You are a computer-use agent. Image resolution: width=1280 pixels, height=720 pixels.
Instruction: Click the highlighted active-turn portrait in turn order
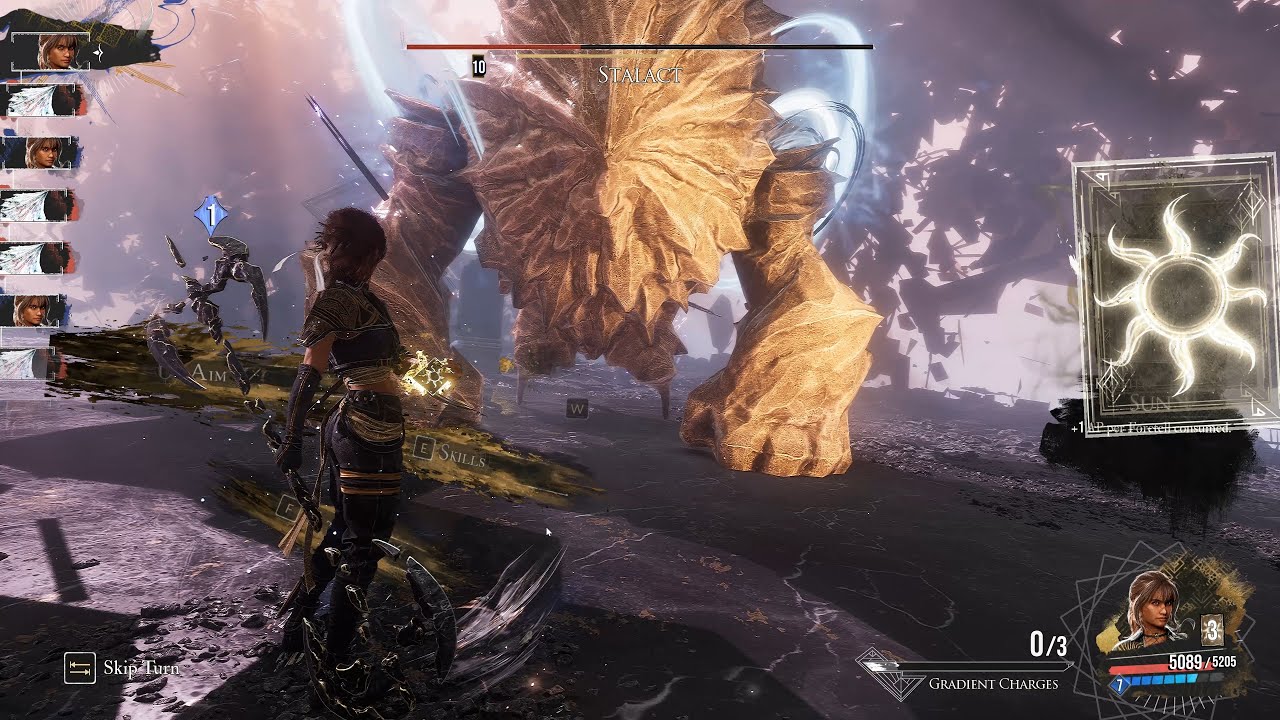(x=58, y=51)
